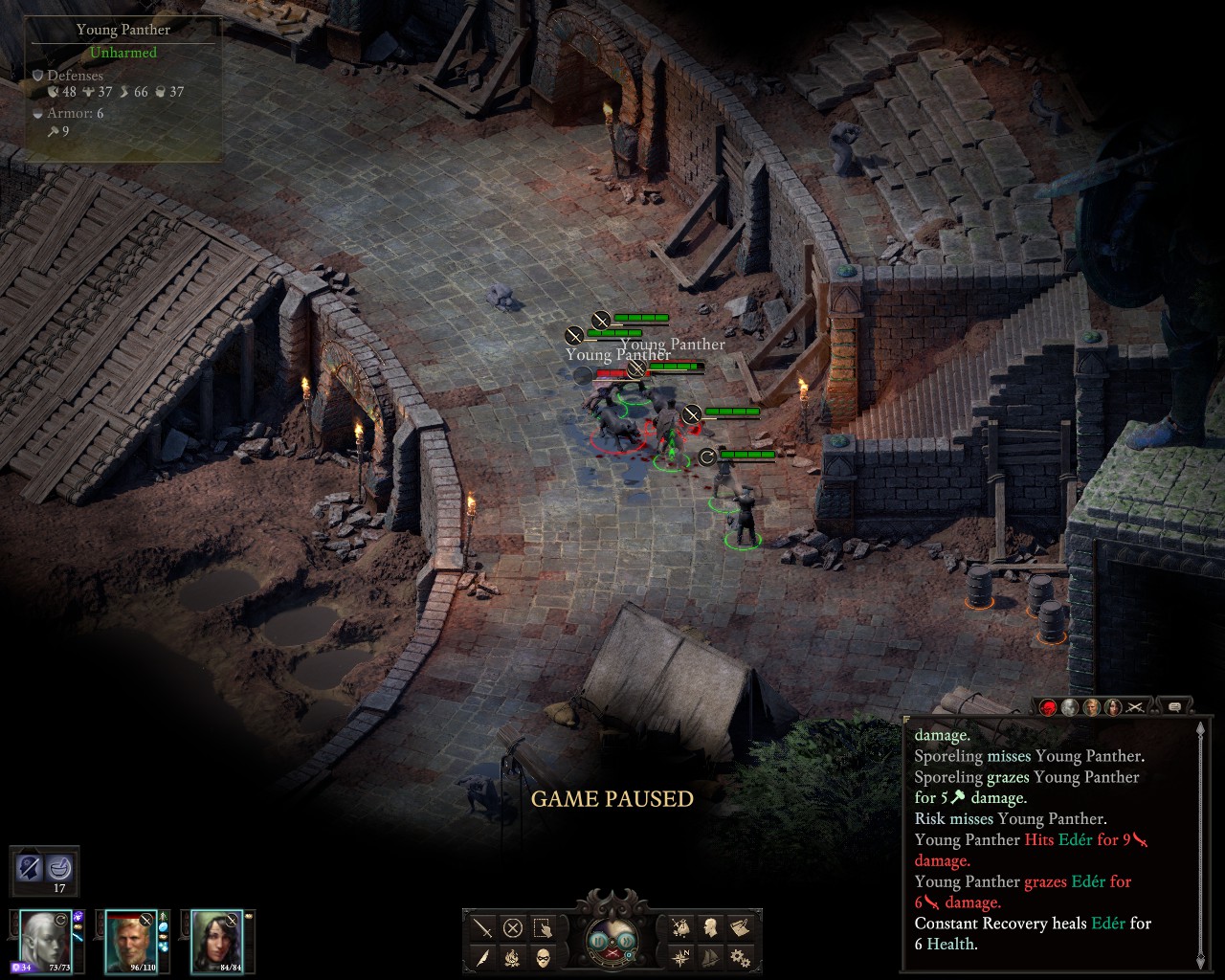The height and width of the screenshot is (980, 1225).
Task: Use the mortar and pestle consumable
Action: click(60, 869)
